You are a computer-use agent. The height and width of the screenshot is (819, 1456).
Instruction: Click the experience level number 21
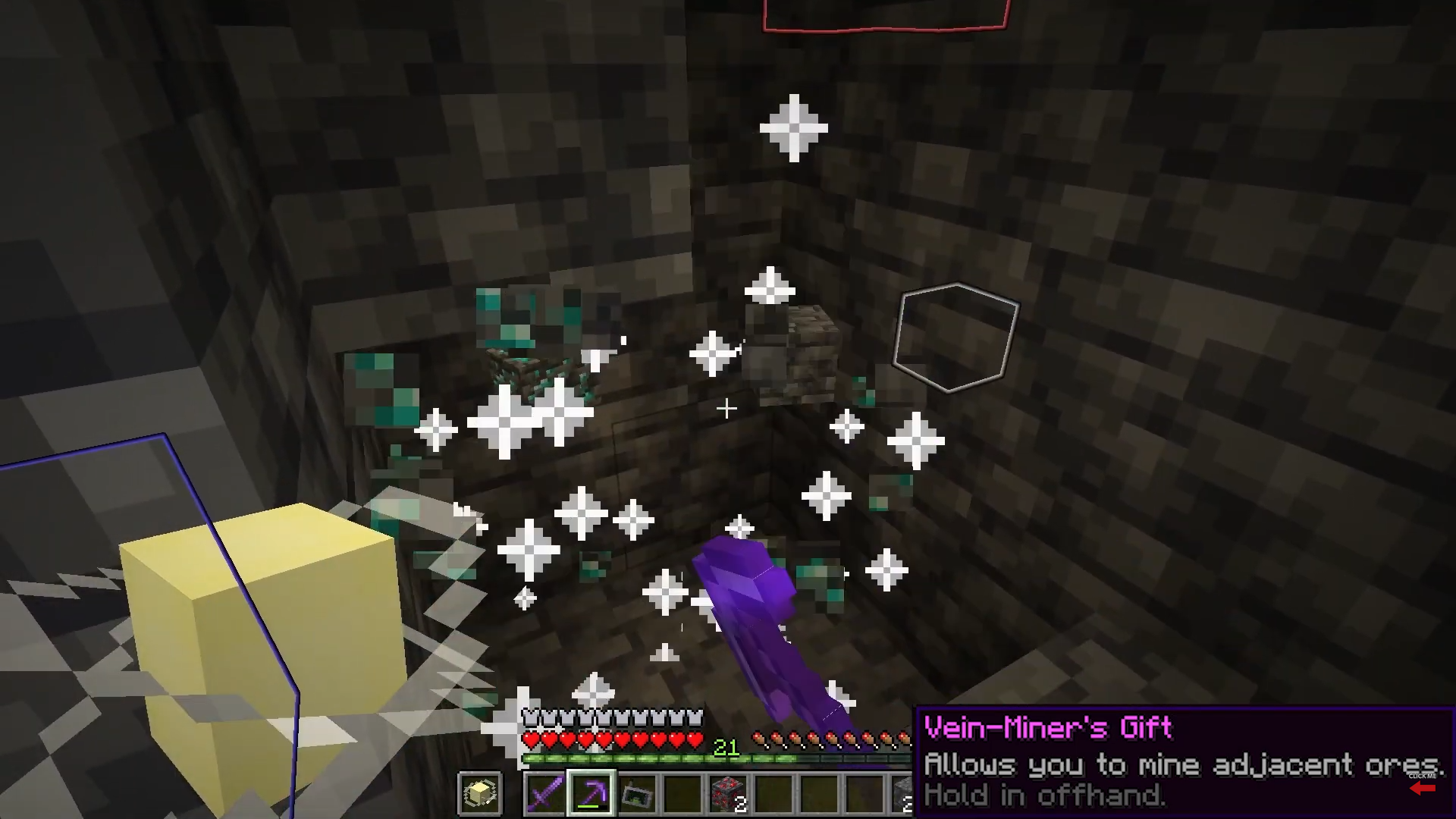coord(726,746)
